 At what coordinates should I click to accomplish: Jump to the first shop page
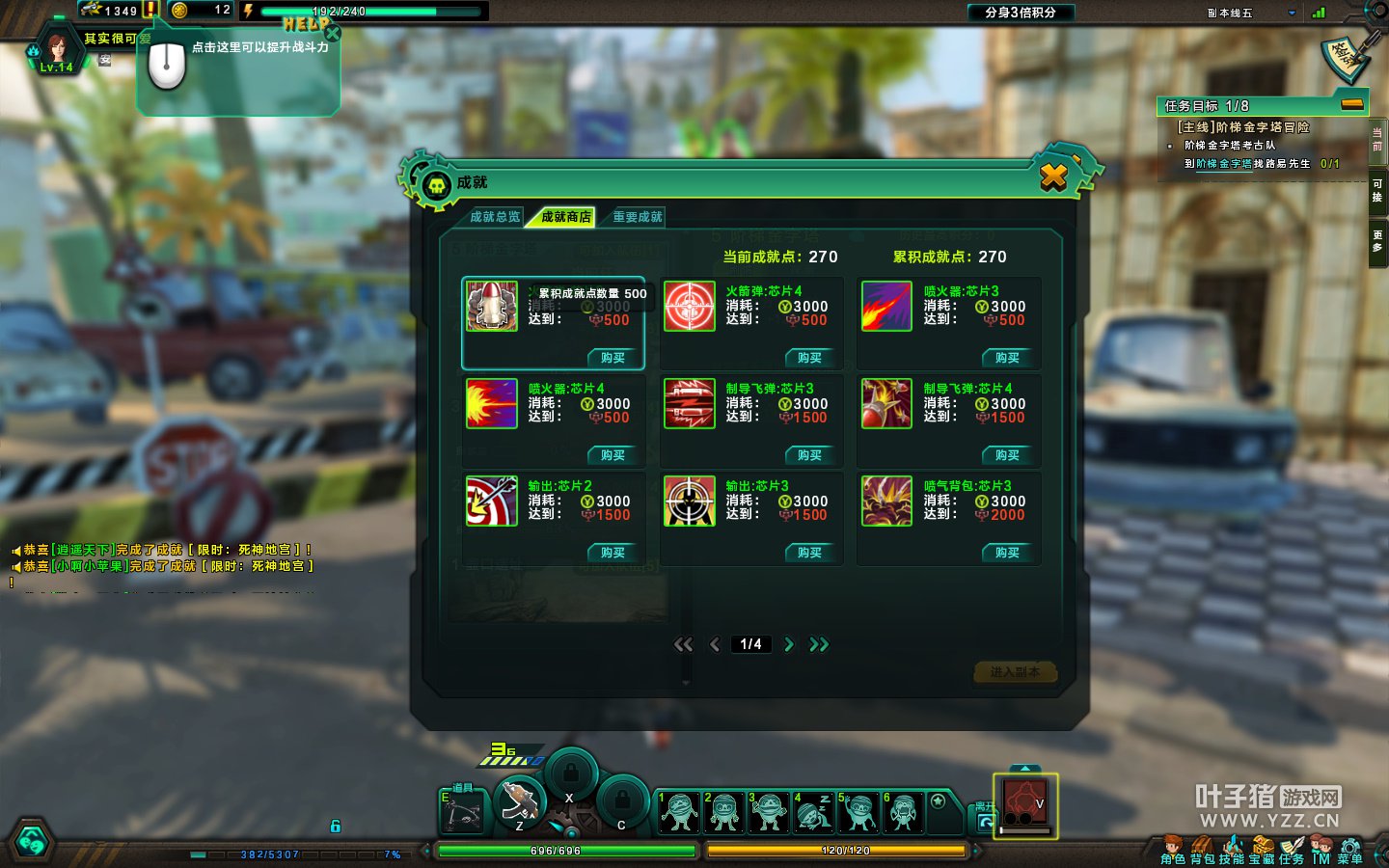pos(683,644)
